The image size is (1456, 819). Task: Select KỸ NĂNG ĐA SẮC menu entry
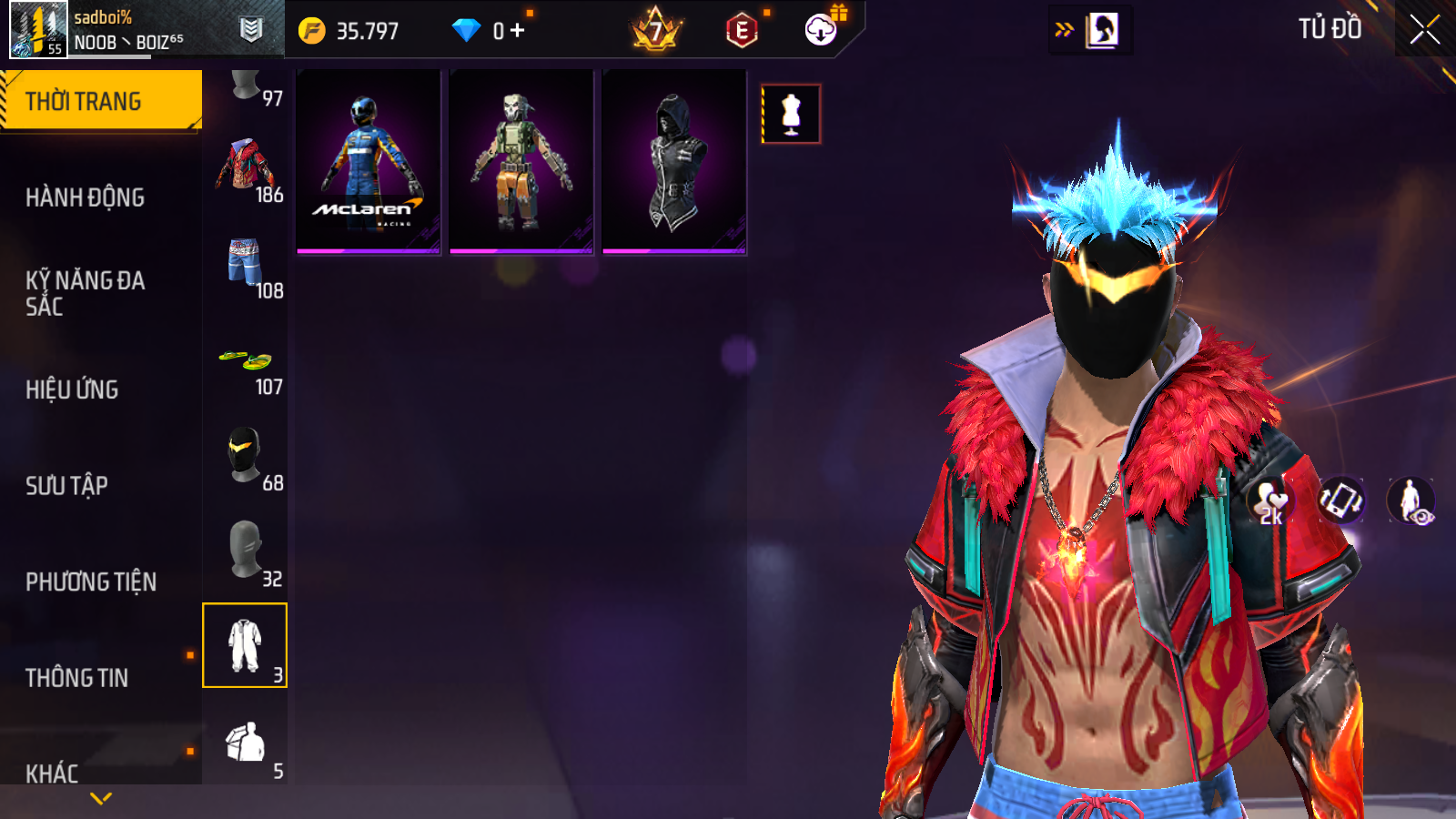tap(85, 293)
